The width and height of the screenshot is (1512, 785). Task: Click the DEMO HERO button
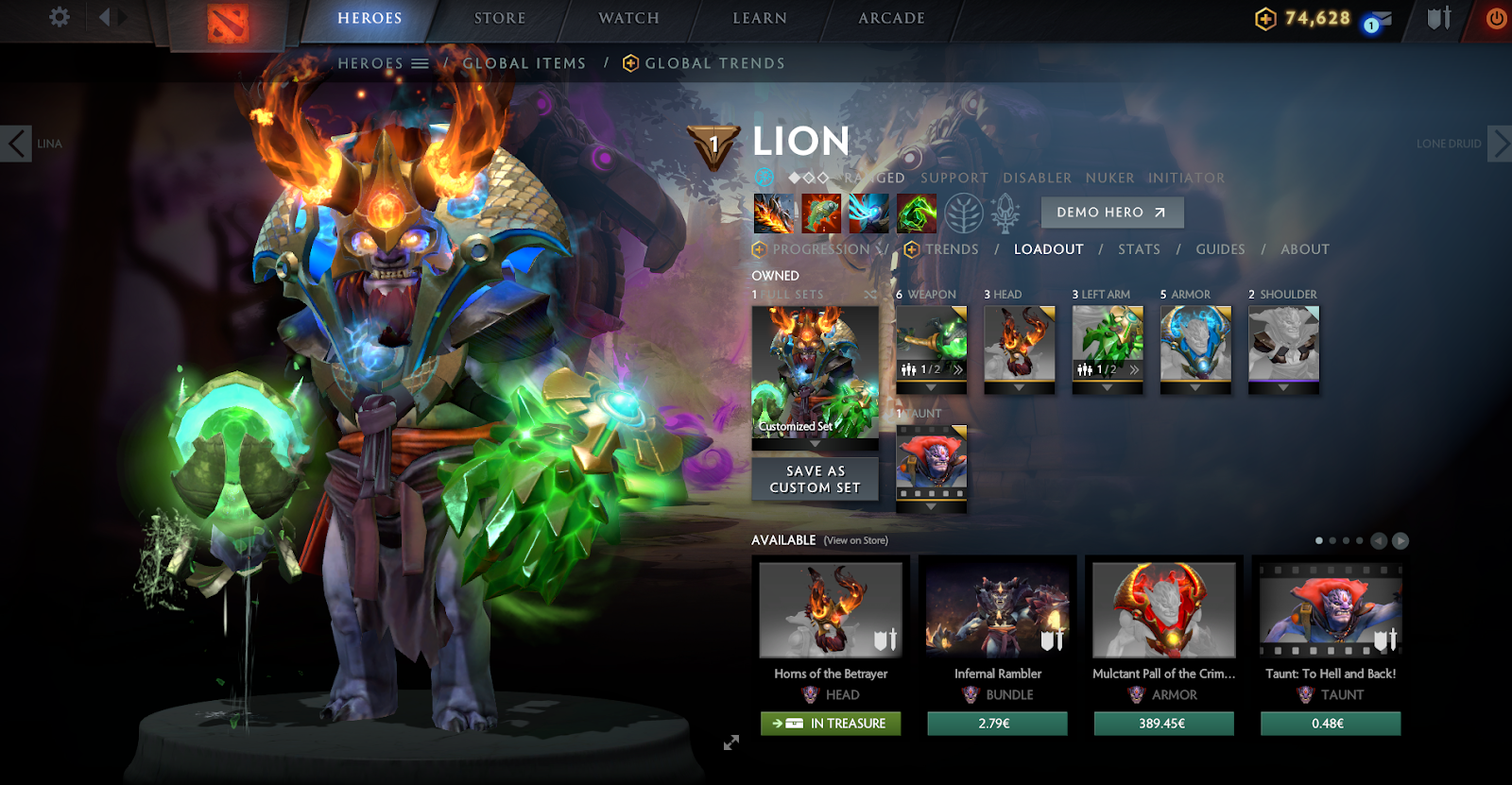point(1111,213)
